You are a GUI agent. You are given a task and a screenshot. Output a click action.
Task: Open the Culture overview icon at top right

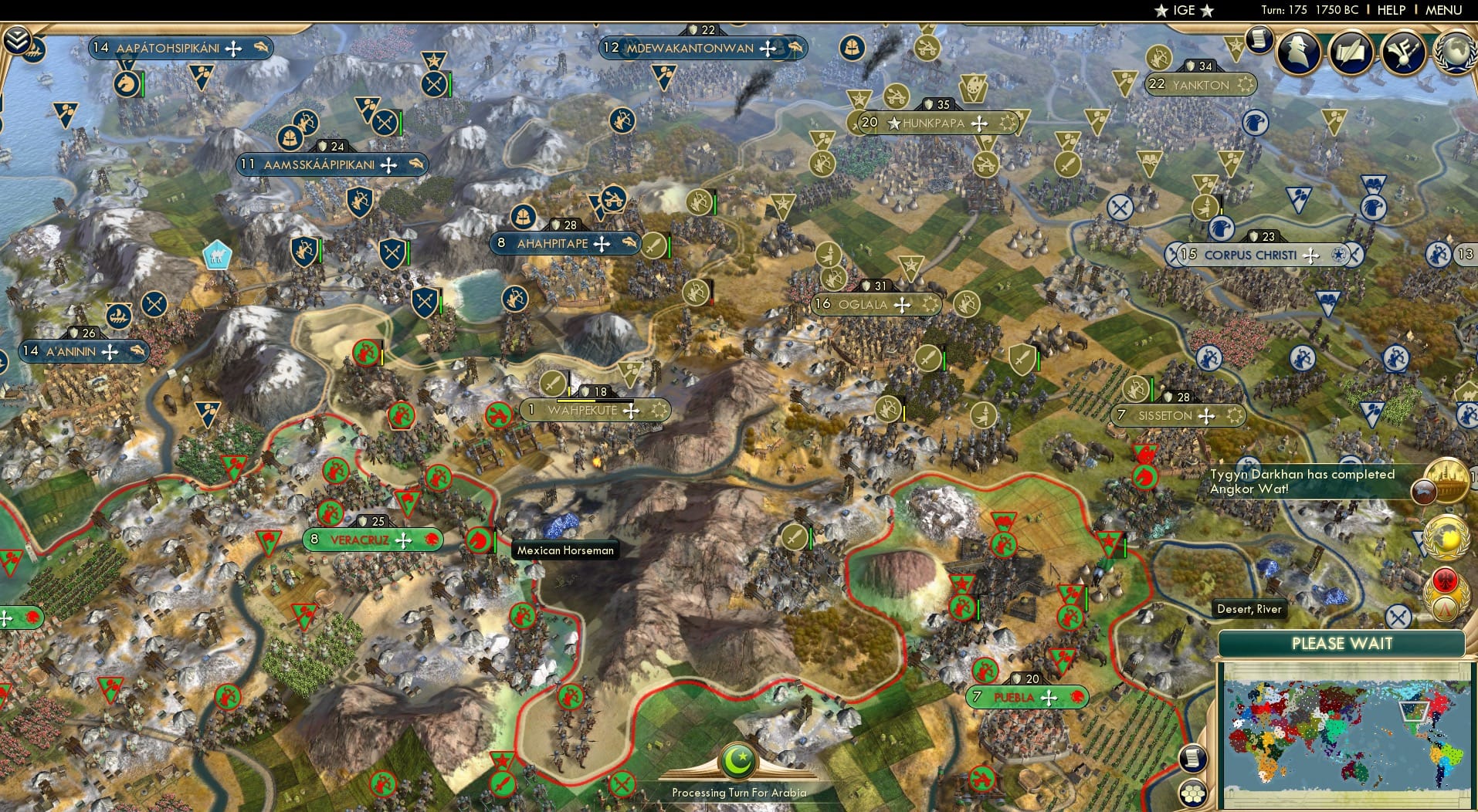point(1350,51)
